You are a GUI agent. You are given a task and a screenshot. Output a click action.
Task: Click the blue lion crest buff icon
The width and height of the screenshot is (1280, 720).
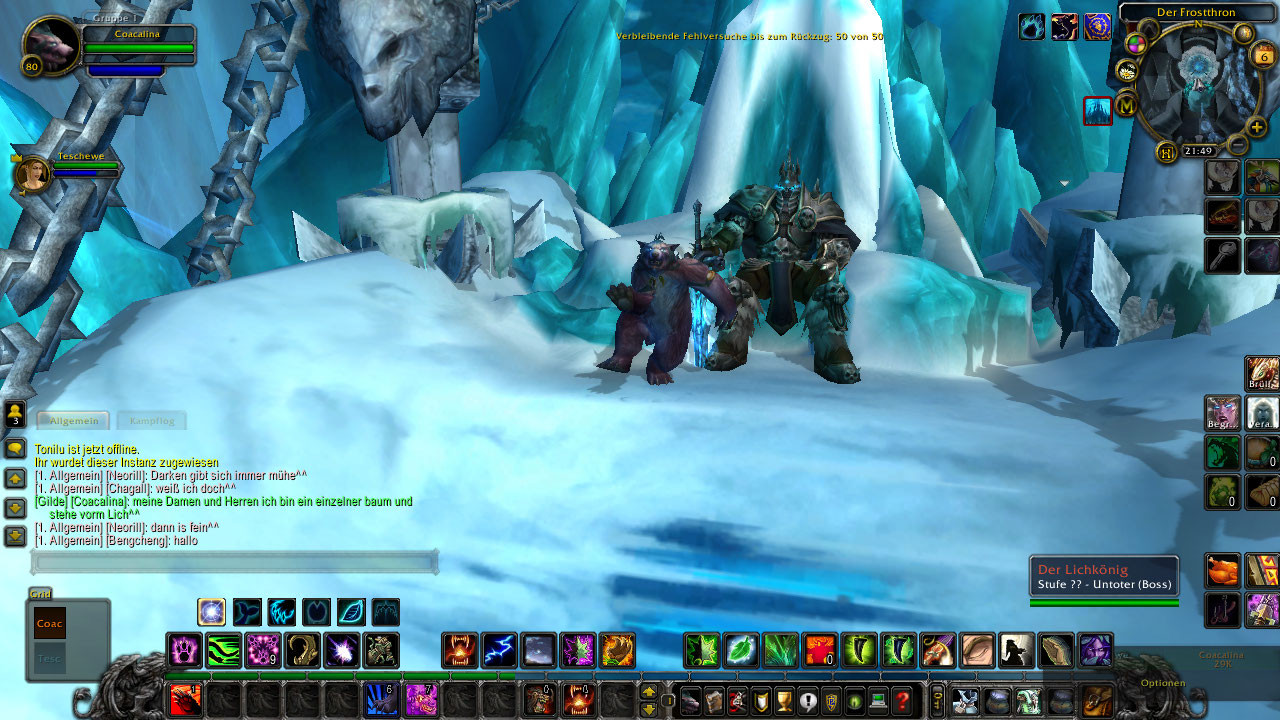[1097, 27]
